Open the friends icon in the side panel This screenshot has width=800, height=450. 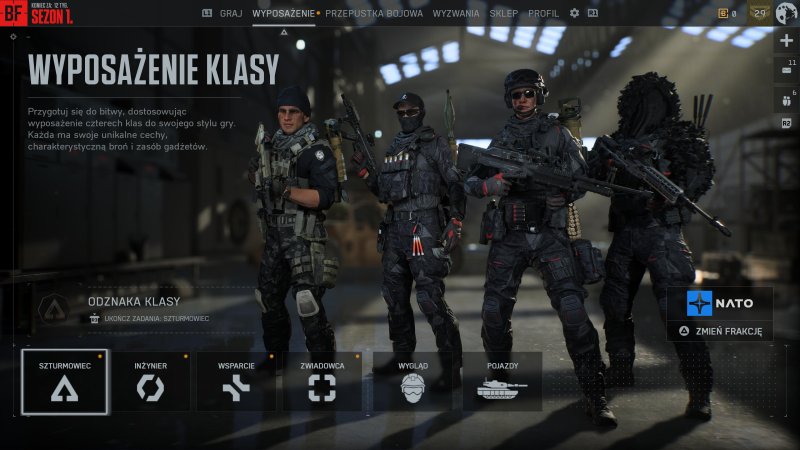tap(785, 98)
